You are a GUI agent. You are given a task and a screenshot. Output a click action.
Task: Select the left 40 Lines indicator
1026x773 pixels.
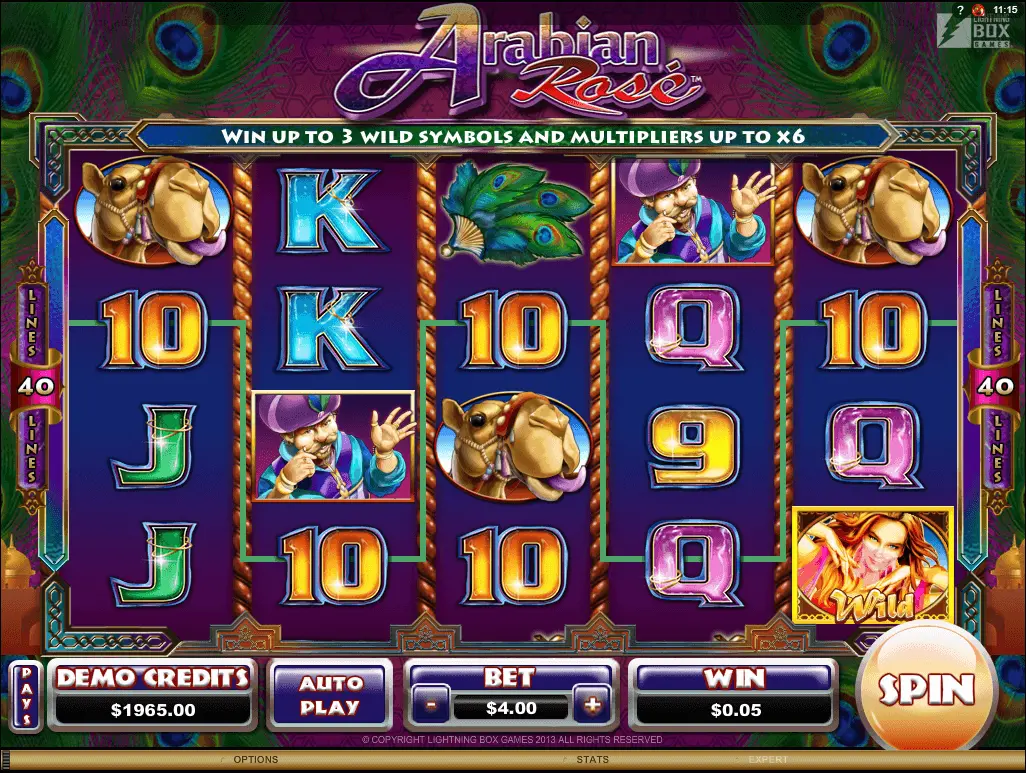tap(30, 381)
